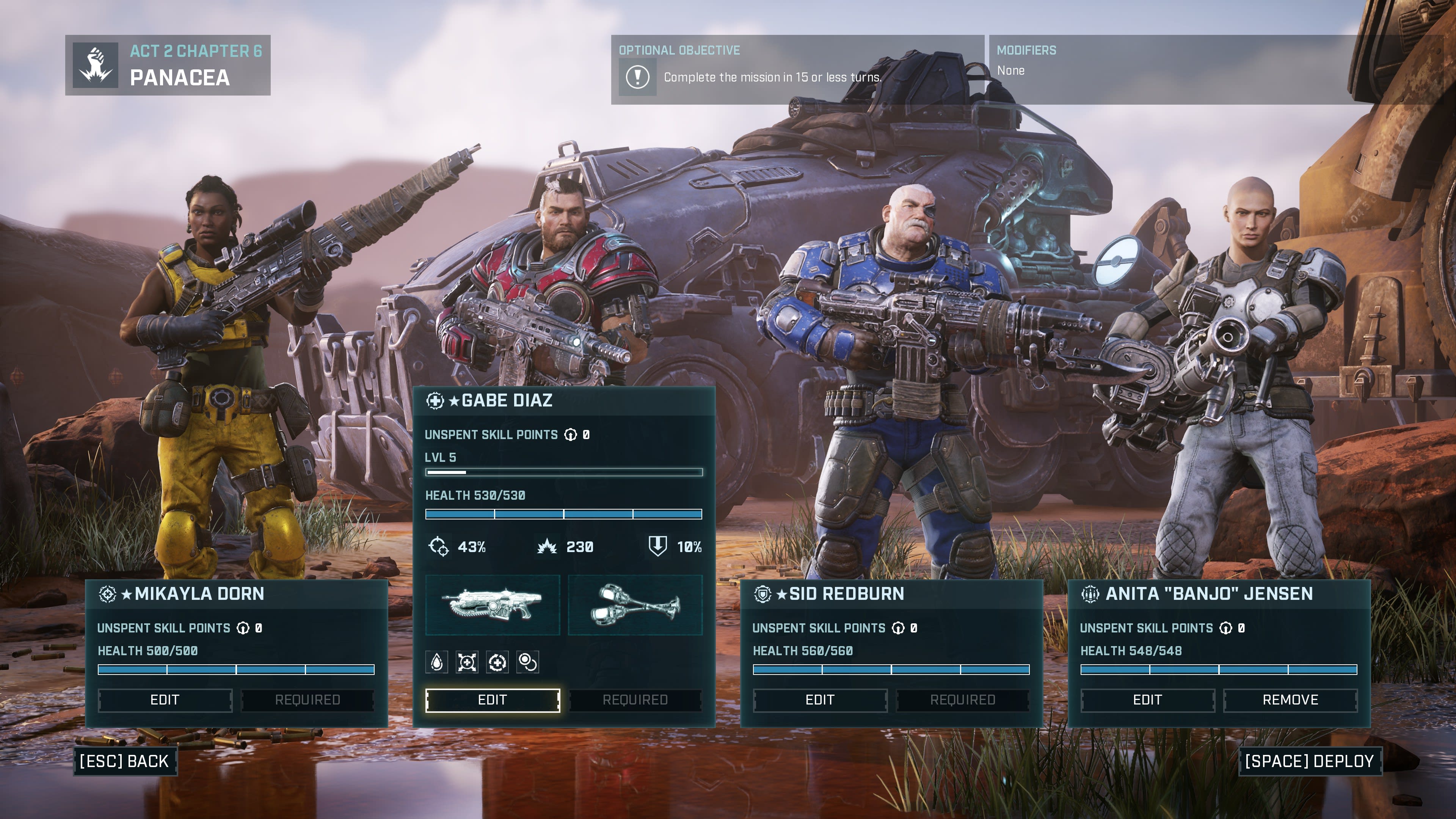The width and height of the screenshot is (1456, 819).
Task: Select Gabe Diaz's grenade weapon slot
Action: [635, 605]
